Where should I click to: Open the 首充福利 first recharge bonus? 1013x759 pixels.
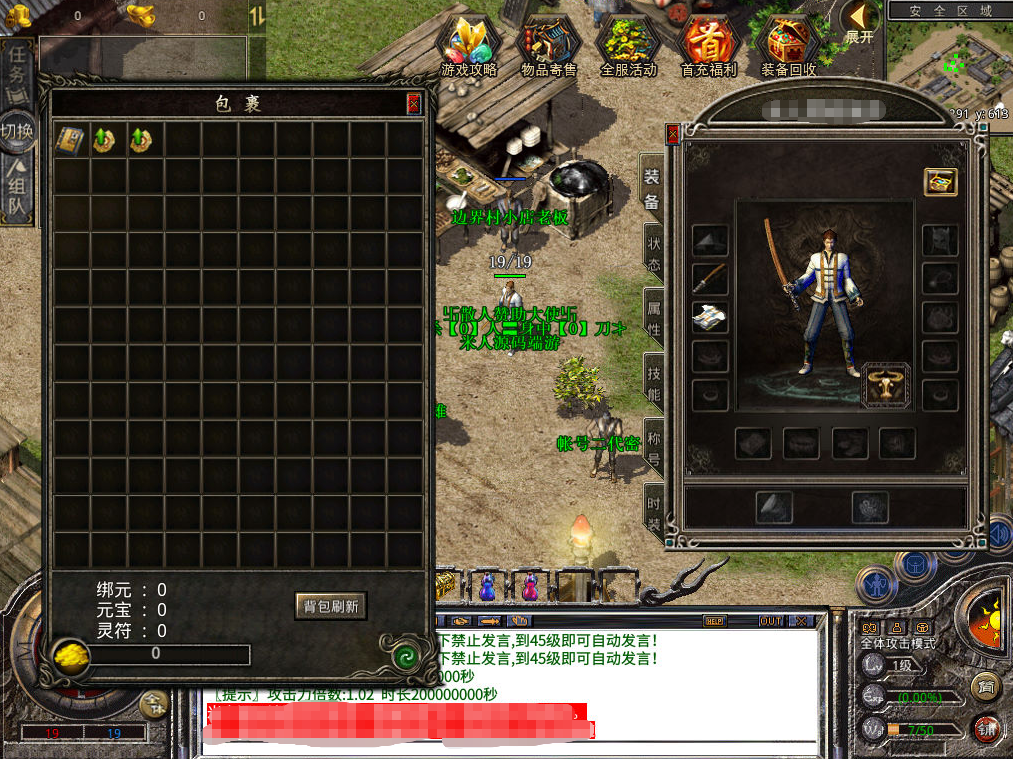click(708, 47)
